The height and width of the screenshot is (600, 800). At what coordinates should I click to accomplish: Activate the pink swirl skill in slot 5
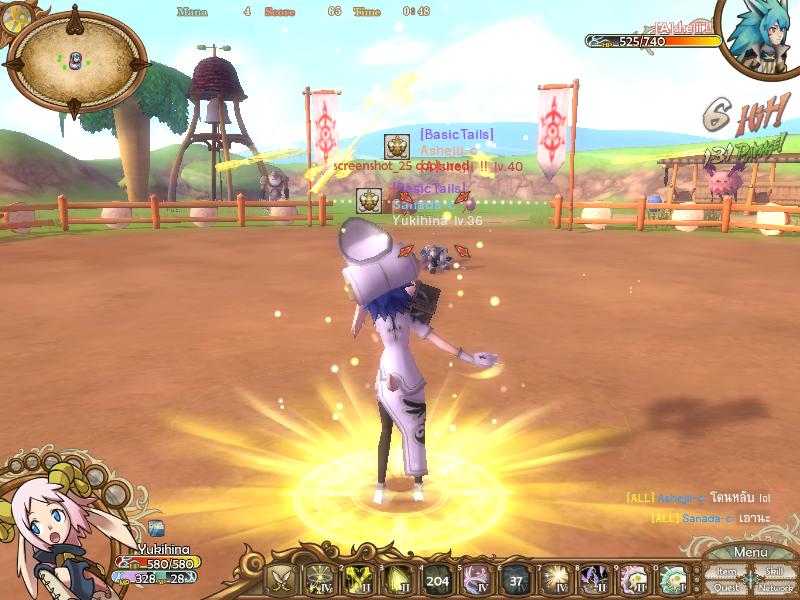point(476,579)
